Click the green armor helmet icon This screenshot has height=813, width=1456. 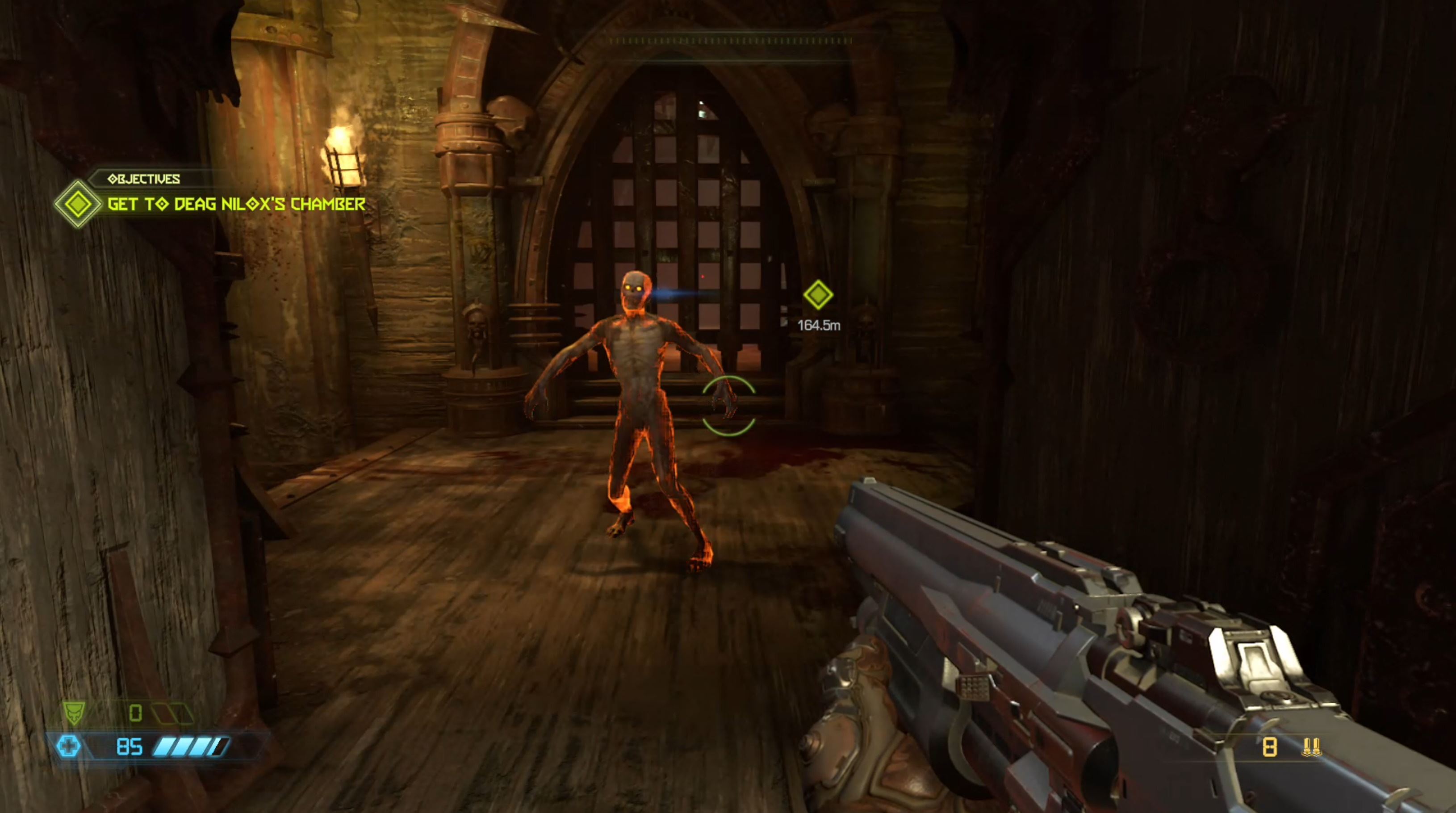74,712
